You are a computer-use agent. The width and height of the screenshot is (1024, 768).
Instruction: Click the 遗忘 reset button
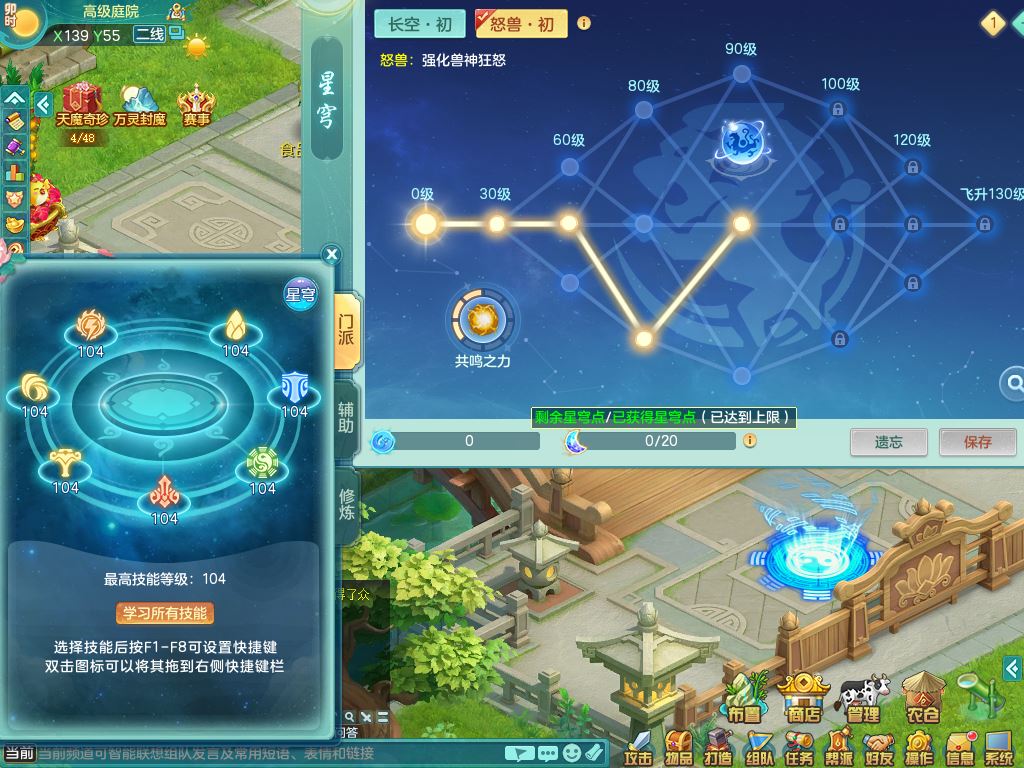click(888, 441)
